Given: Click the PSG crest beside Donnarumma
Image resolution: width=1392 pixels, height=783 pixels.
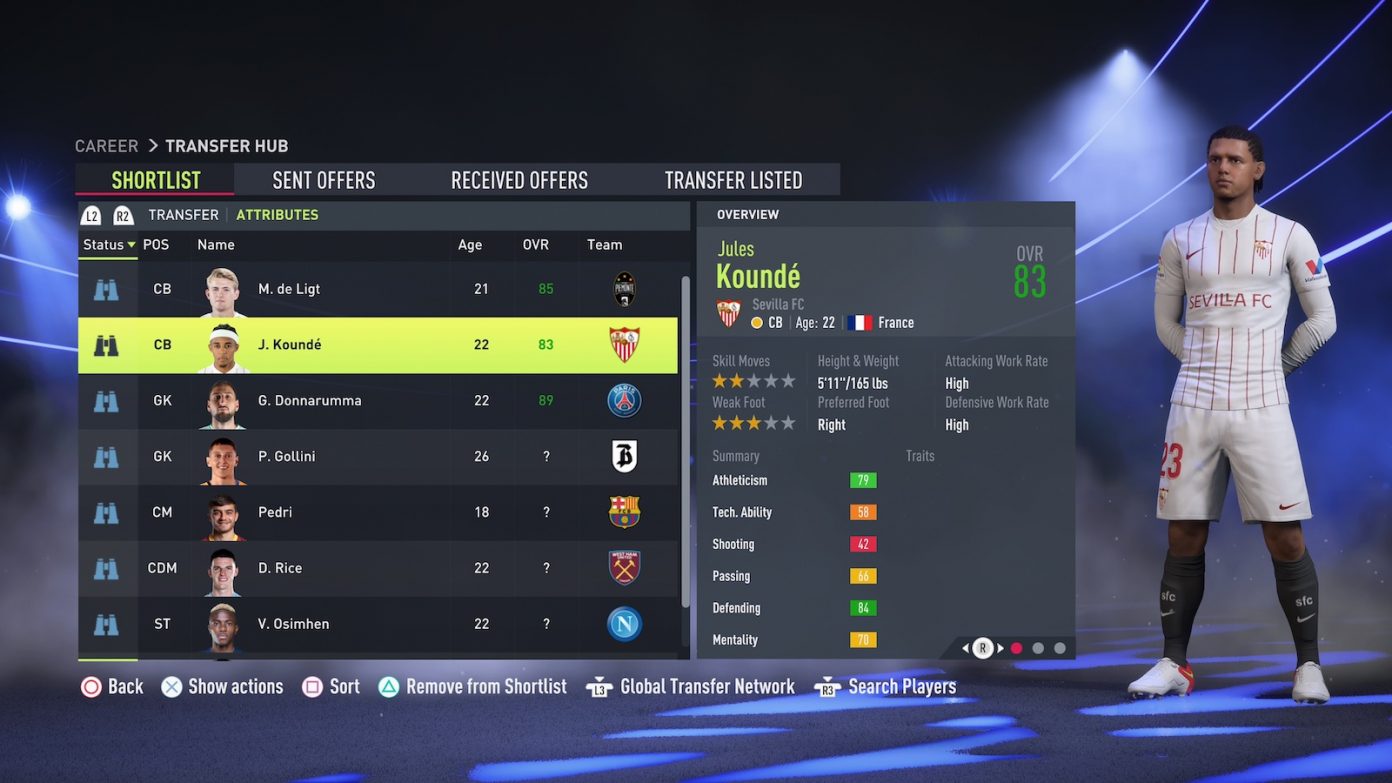Looking at the screenshot, I should pos(624,400).
